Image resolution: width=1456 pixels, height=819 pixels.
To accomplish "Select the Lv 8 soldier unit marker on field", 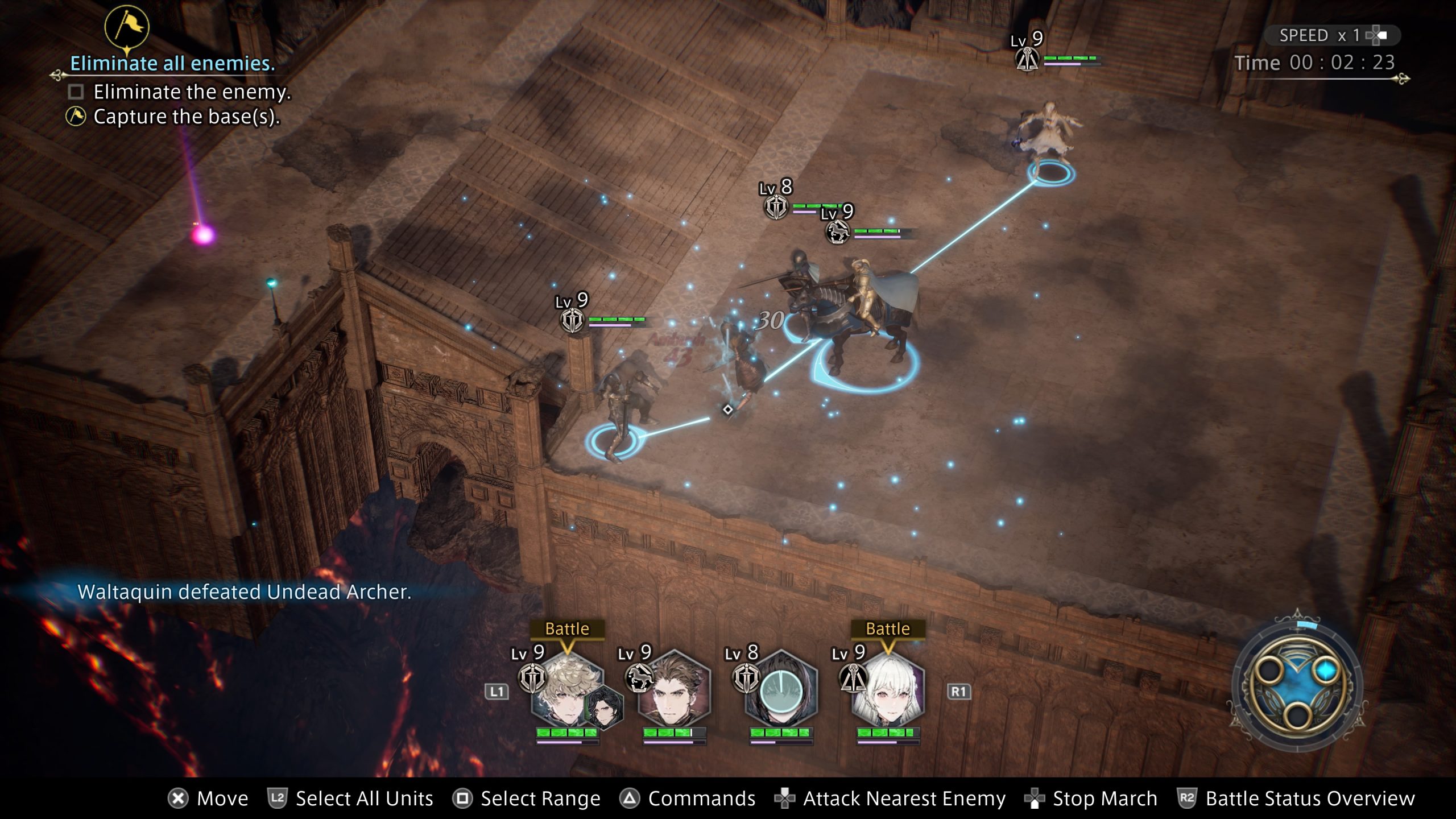I will pyautogui.click(x=776, y=207).
